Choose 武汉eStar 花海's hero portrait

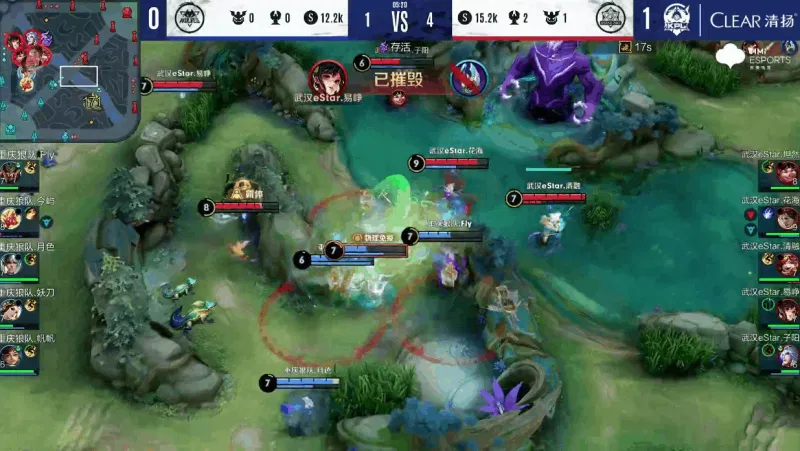coord(788,217)
